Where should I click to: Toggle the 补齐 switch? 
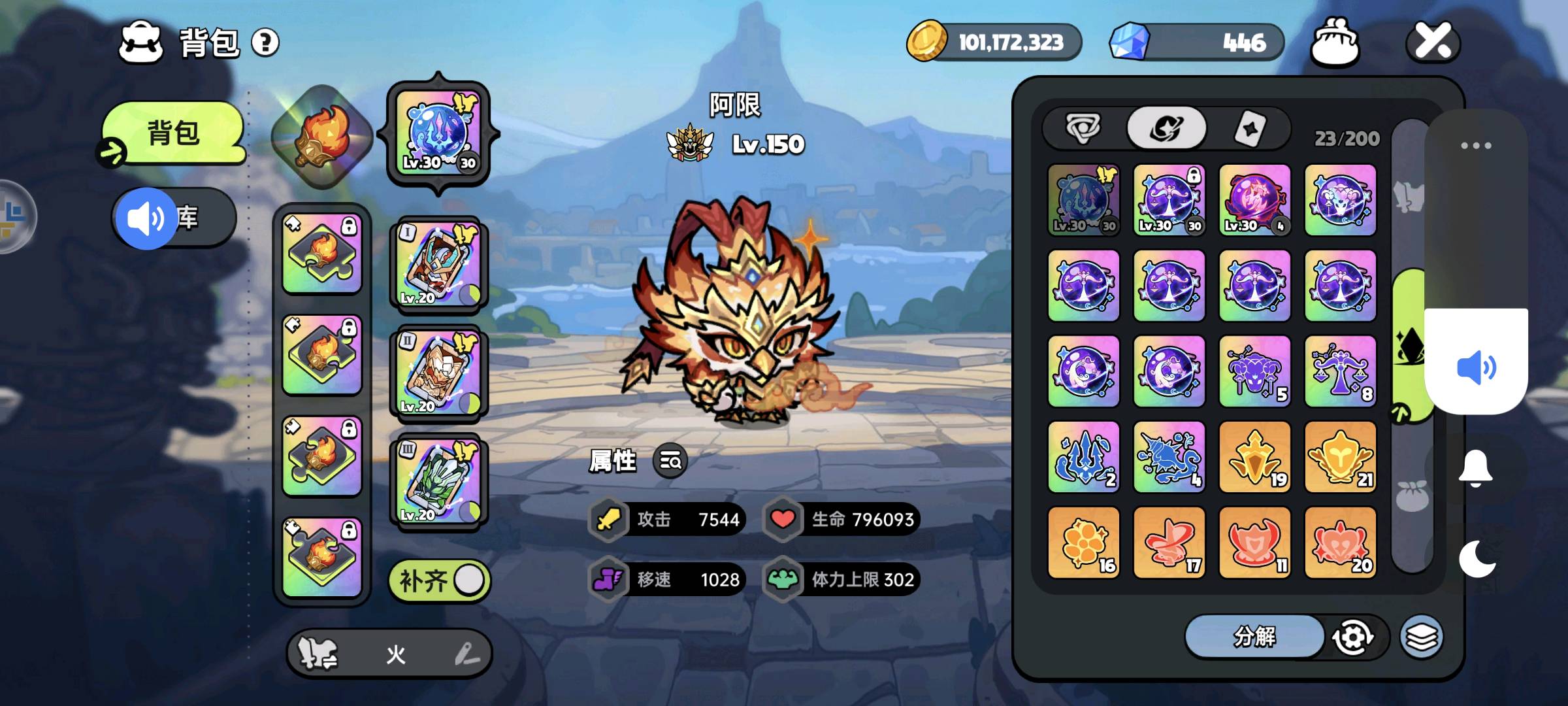(x=440, y=580)
